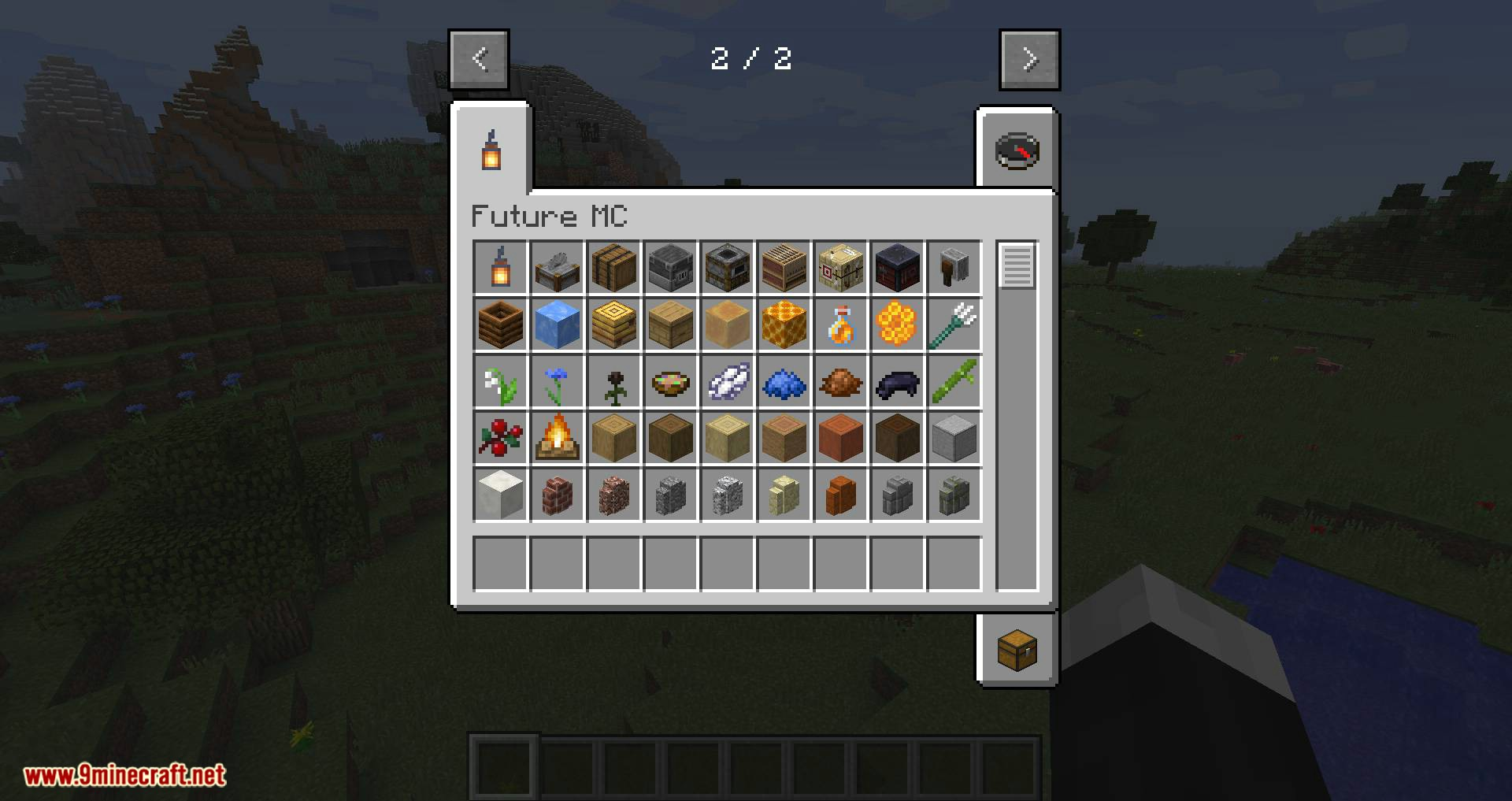
Task: Select the Blue Ice block
Action: pyautogui.click(x=558, y=324)
